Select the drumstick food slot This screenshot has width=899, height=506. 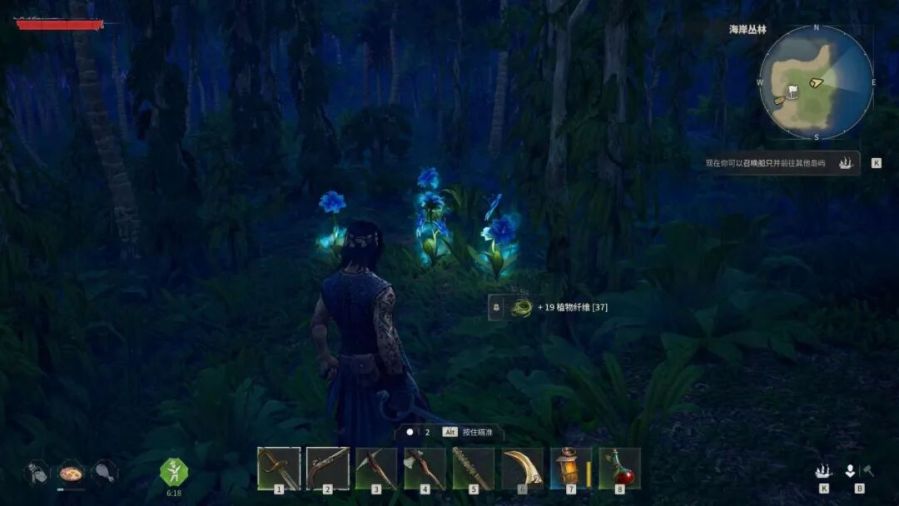point(103,471)
